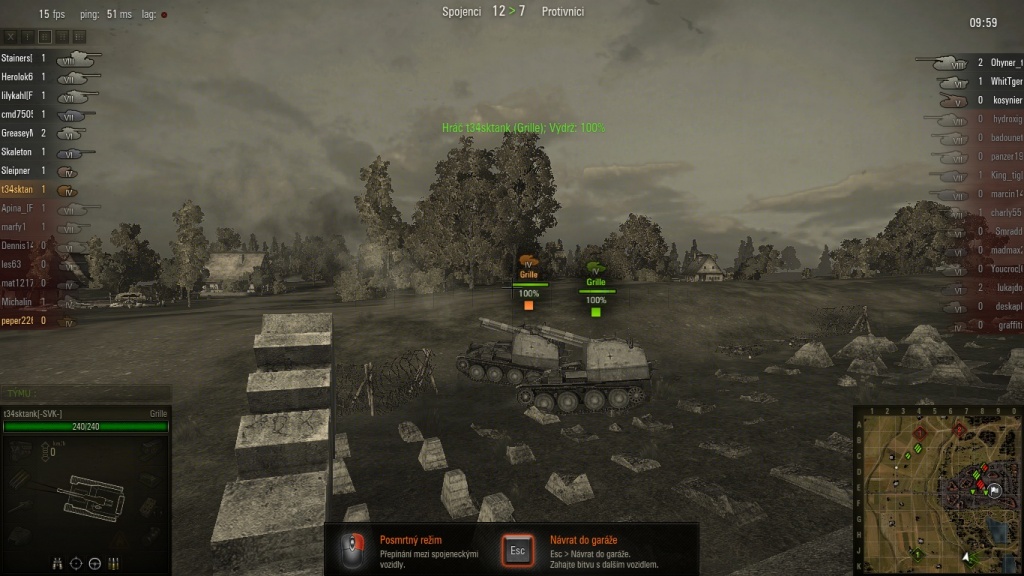Choose kosynier in the enemy player list

(x=1007, y=100)
